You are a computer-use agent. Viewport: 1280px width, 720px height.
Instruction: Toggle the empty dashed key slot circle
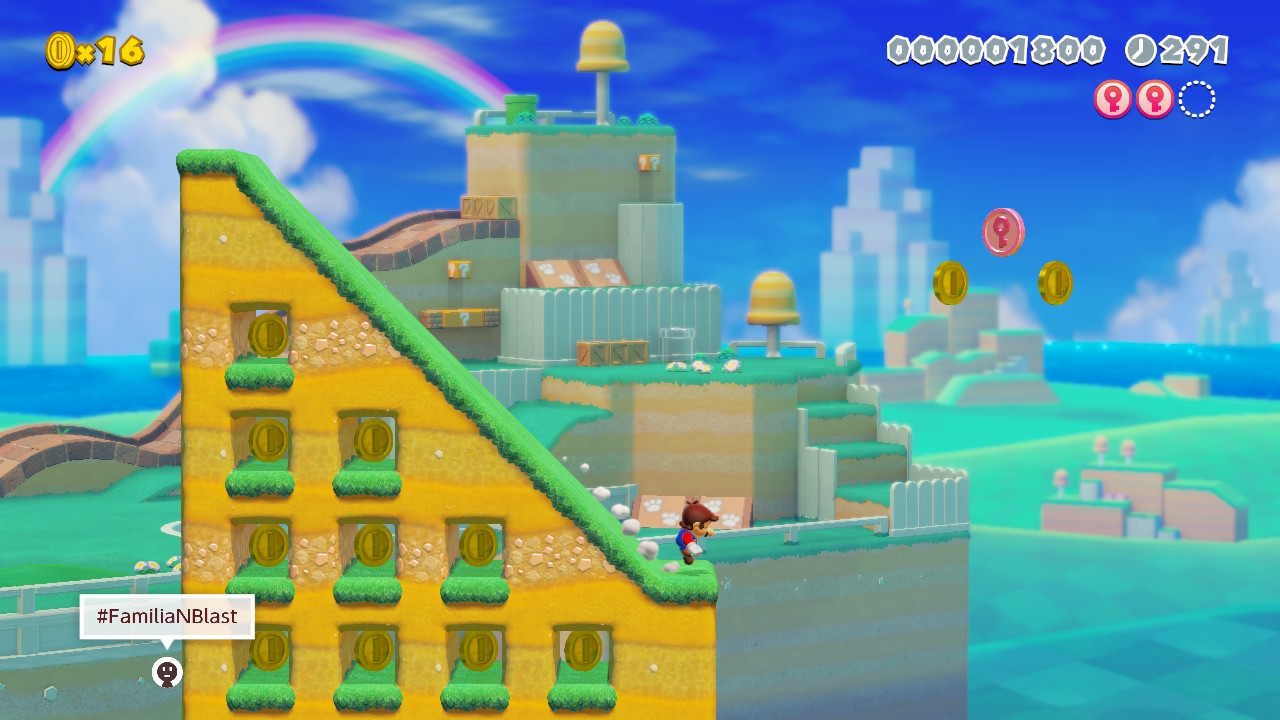(x=1196, y=99)
